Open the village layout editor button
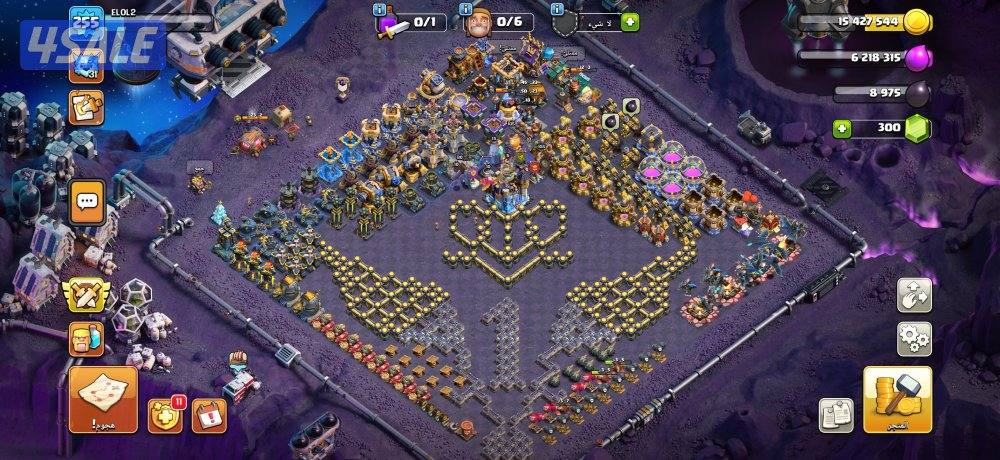 914,294
